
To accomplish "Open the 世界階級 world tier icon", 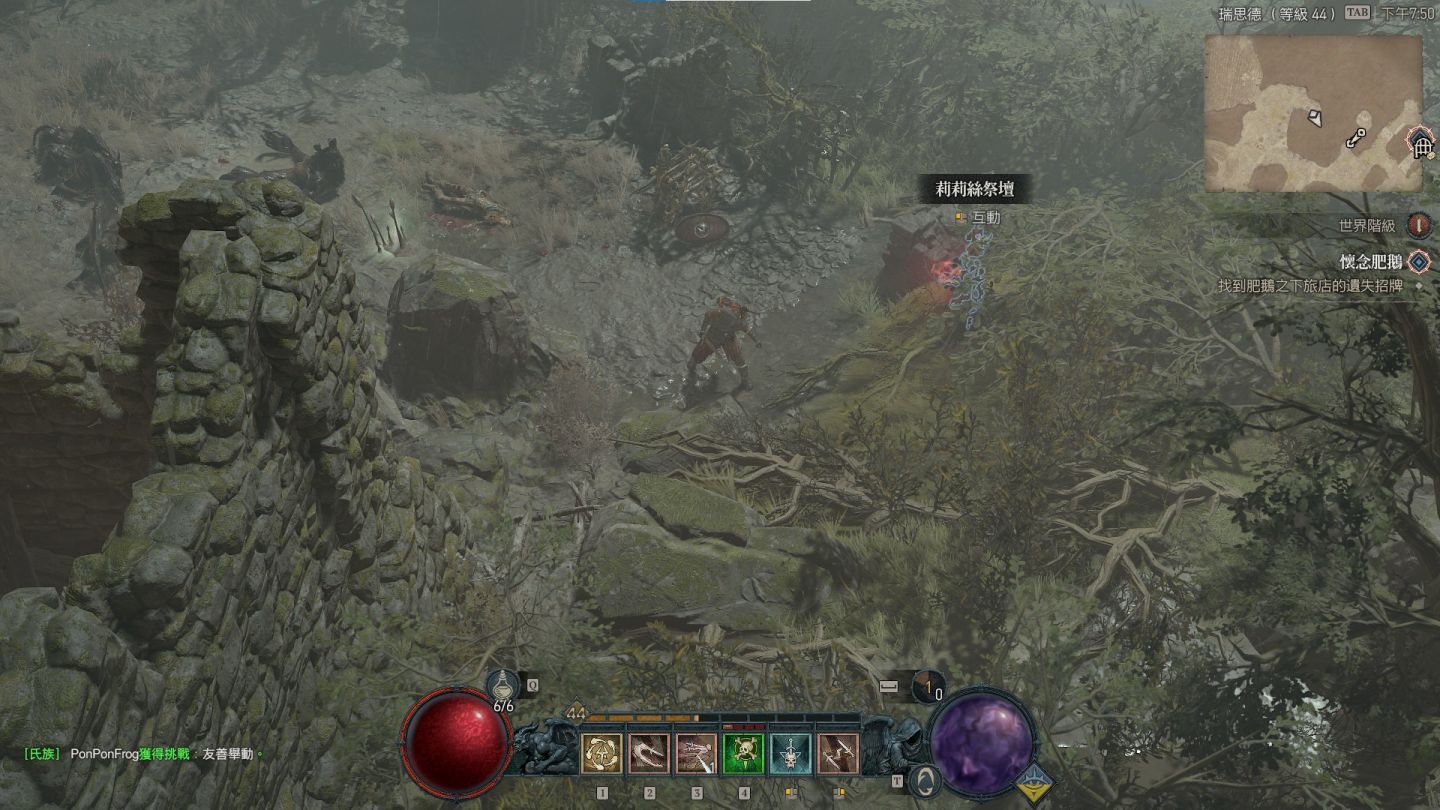I will coord(1418,226).
